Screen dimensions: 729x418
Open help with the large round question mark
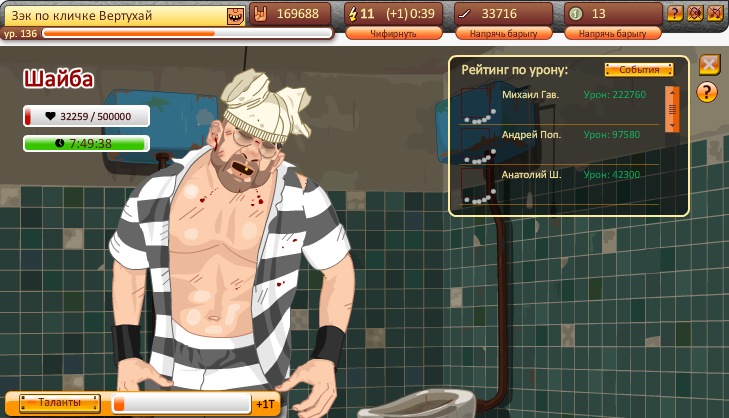click(708, 93)
